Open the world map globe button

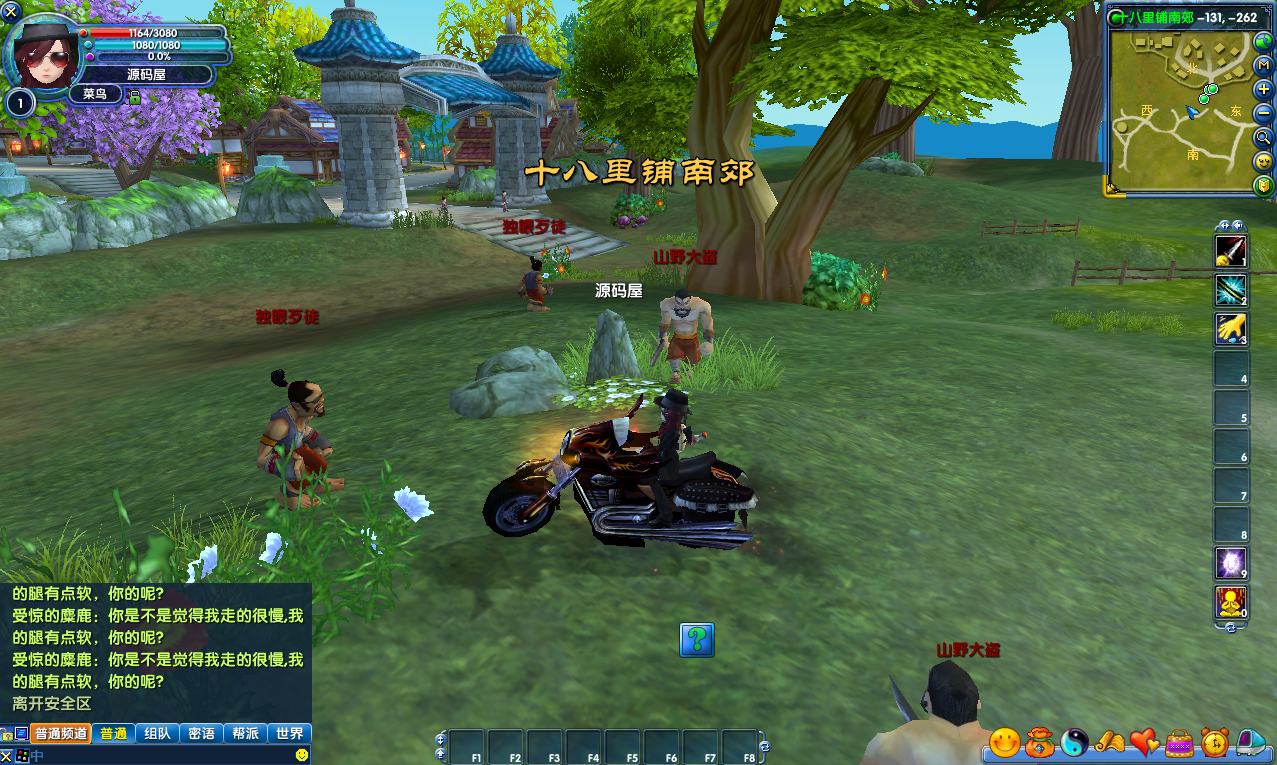[1264, 42]
